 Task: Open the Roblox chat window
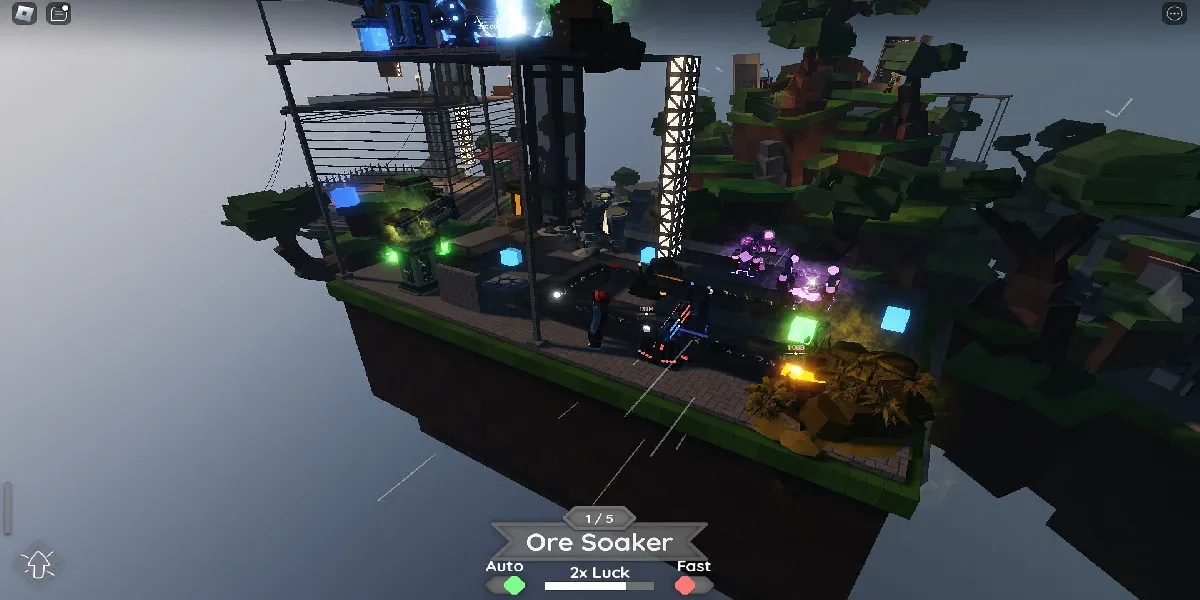click(x=59, y=14)
